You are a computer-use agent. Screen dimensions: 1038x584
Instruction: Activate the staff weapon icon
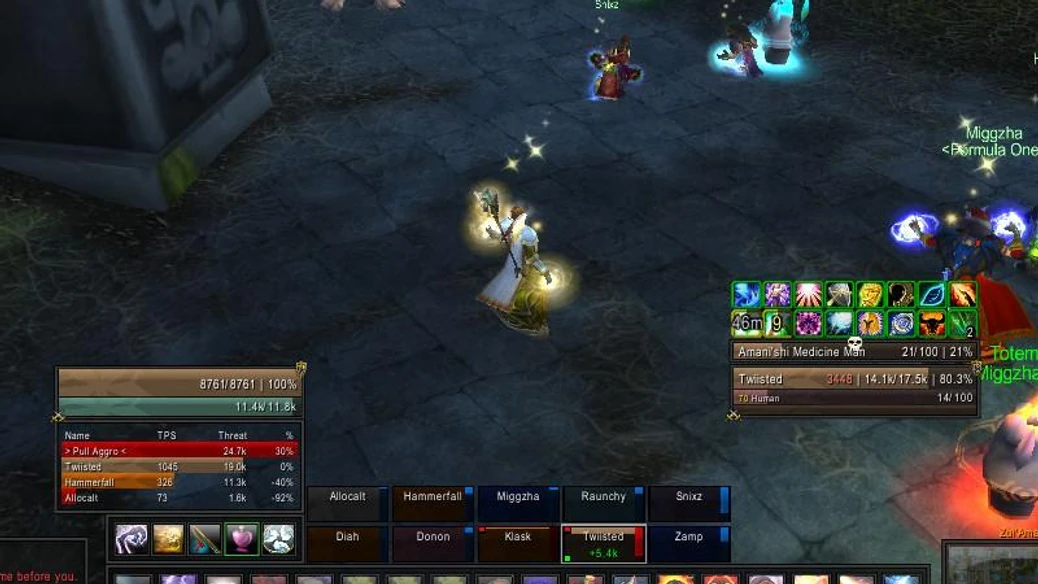[x=205, y=539]
